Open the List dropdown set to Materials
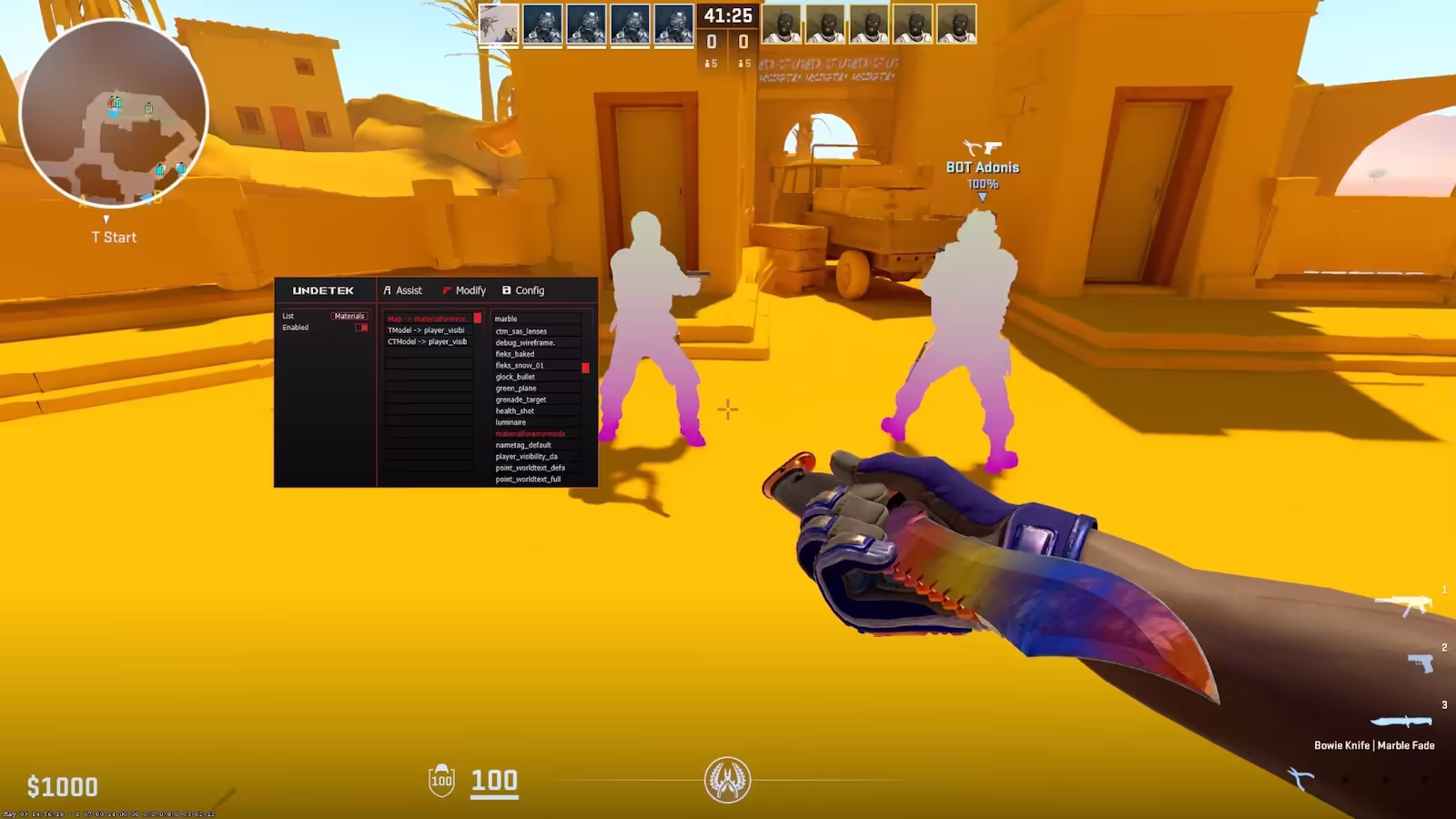Image resolution: width=1456 pixels, height=819 pixels. point(349,316)
